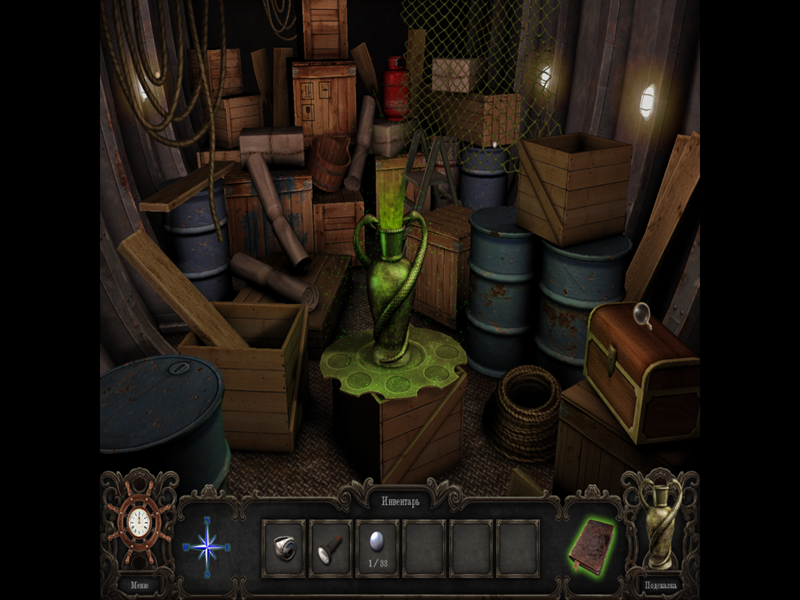Screen dimensions: 800x600
Task: Open the glowing red journal book
Action: [x=592, y=546]
